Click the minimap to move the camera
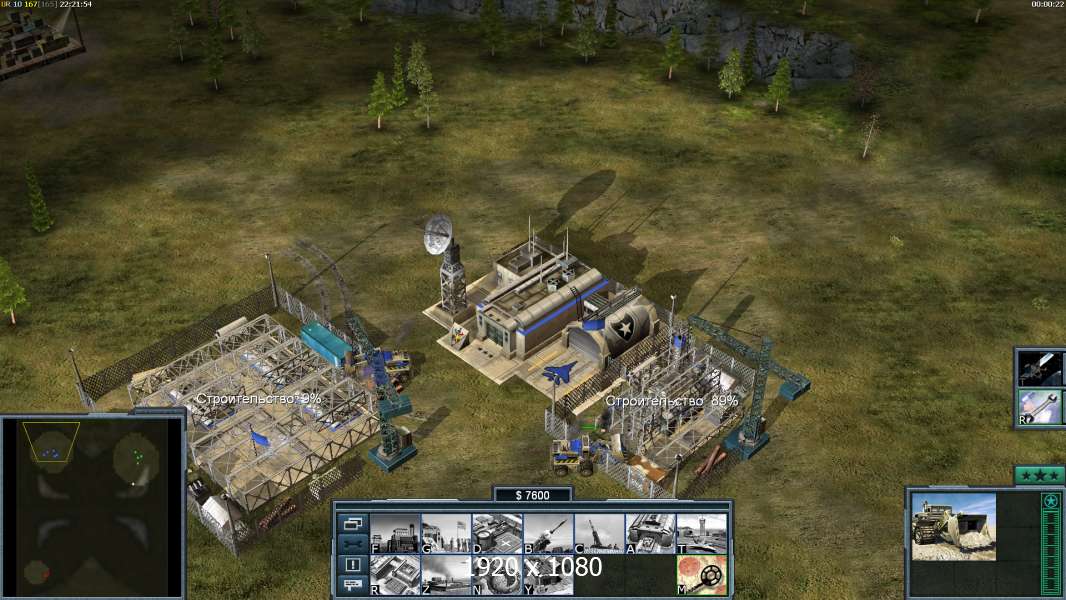 92,505
